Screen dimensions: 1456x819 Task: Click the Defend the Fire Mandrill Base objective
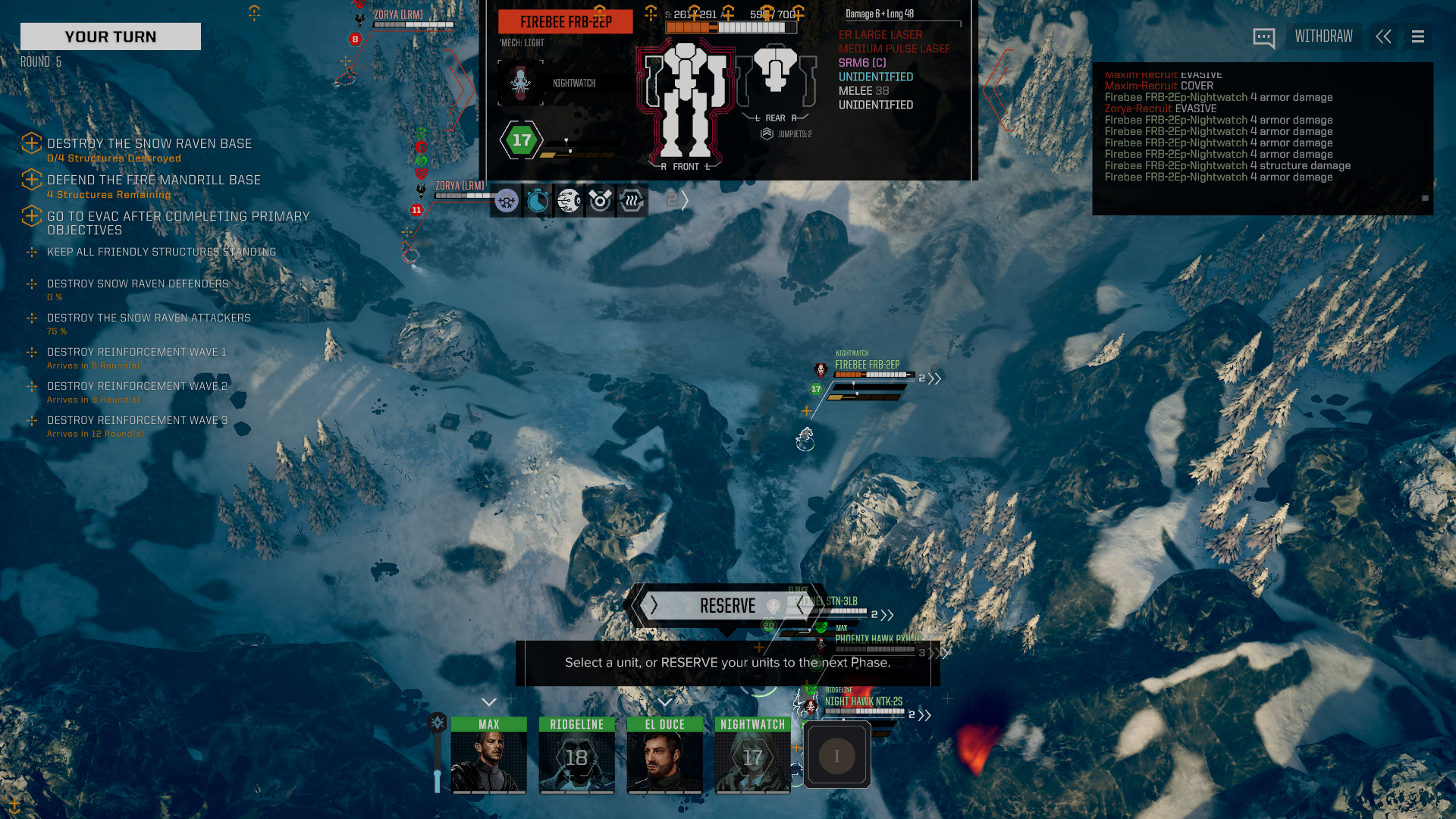[x=153, y=180]
